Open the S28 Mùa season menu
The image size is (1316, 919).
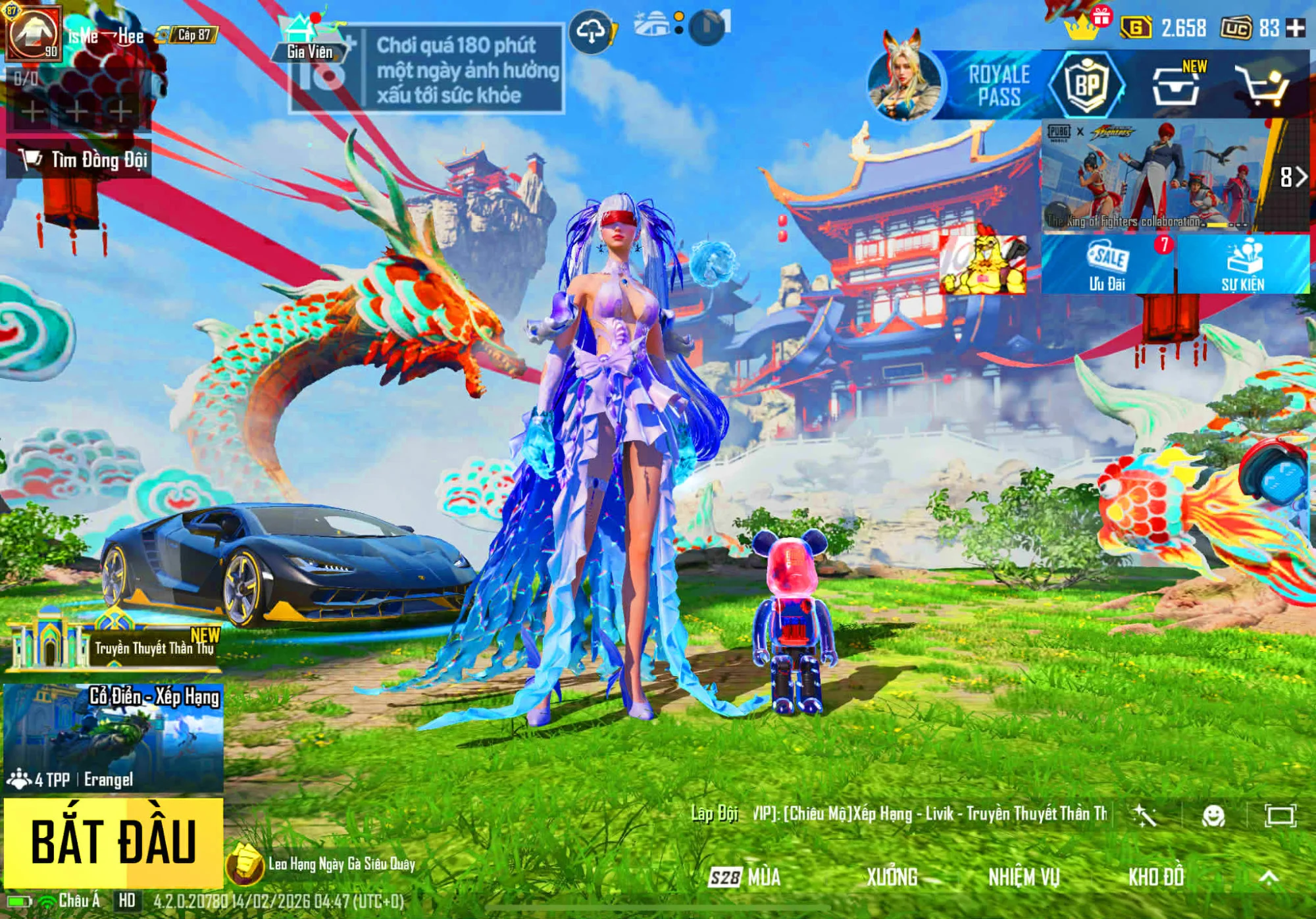tap(746, 877)
